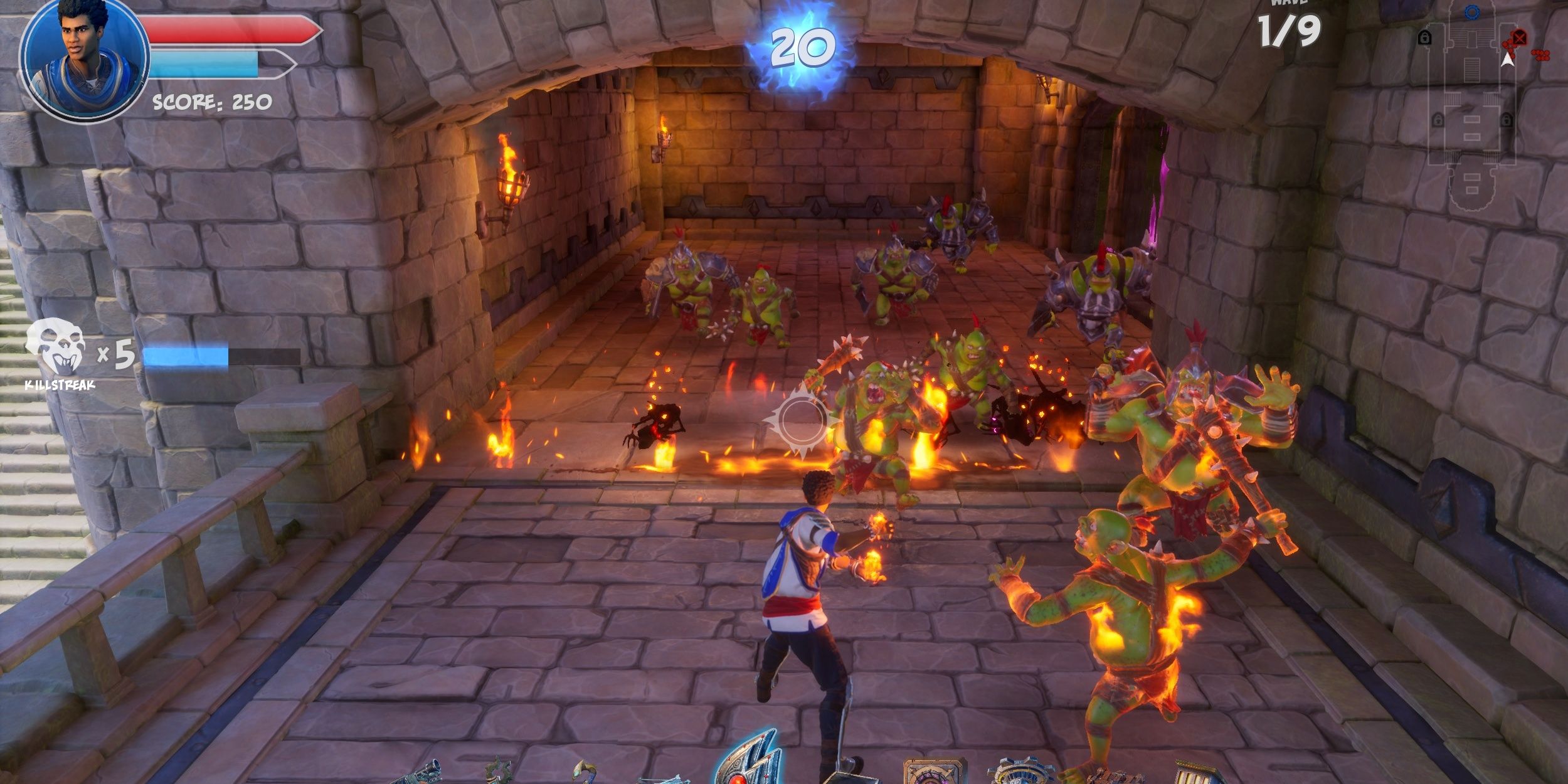Screen dimensions: 1568x784
Task: Click the white player arrow on the minimap
Action: pyautogui.click(x=1508, y=61)
